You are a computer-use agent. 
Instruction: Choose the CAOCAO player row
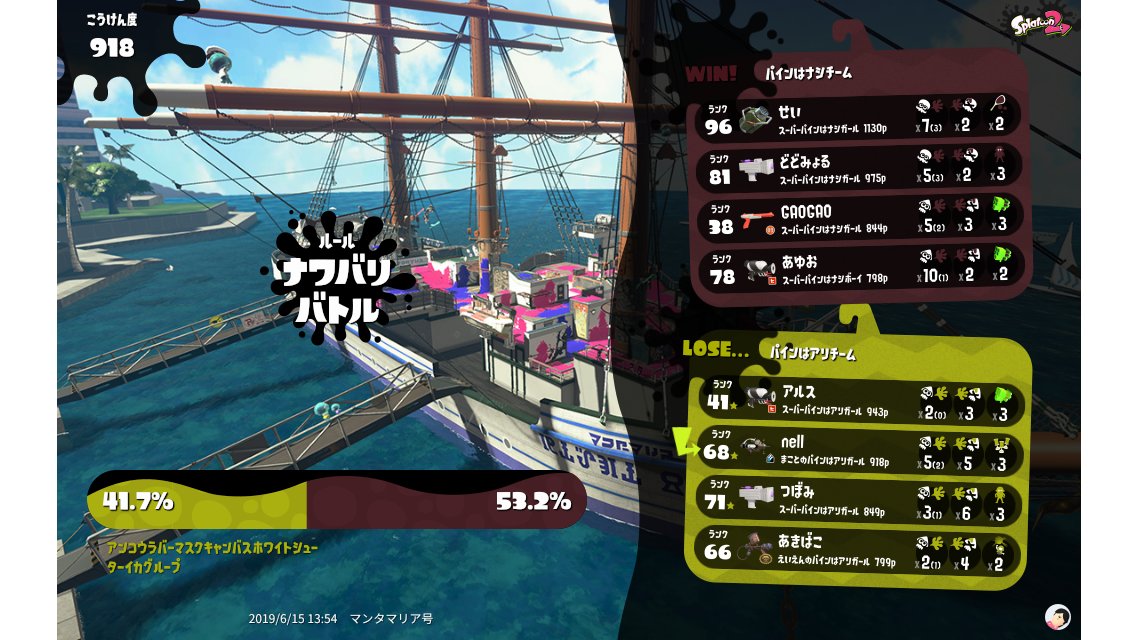(x=860, y=218)
